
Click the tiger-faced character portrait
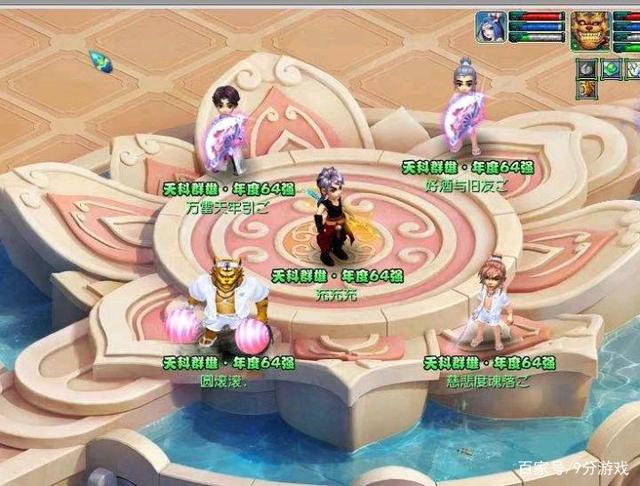click(x=589, y=30)
